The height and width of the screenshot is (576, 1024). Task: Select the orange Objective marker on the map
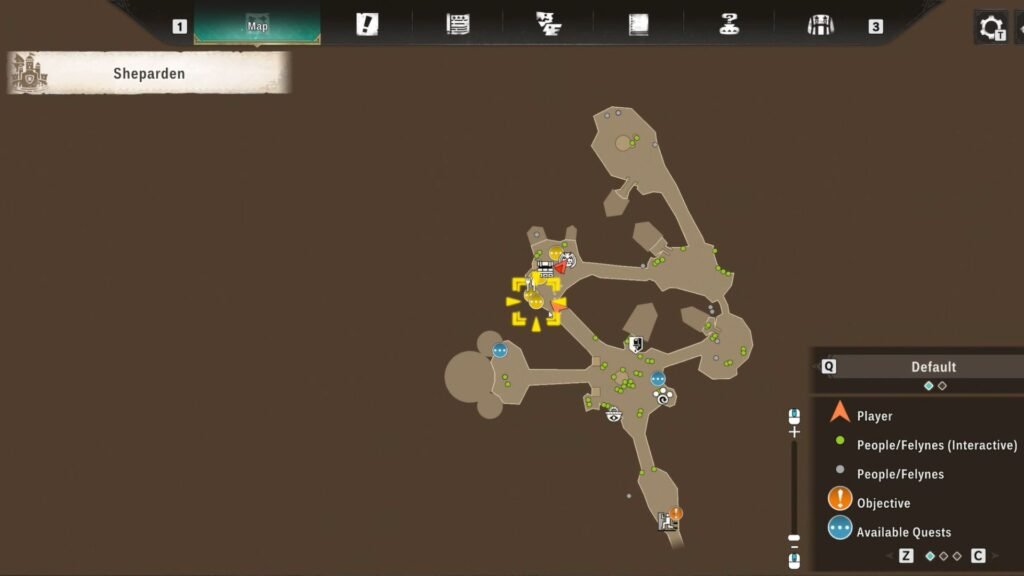[x=676, y=513]
